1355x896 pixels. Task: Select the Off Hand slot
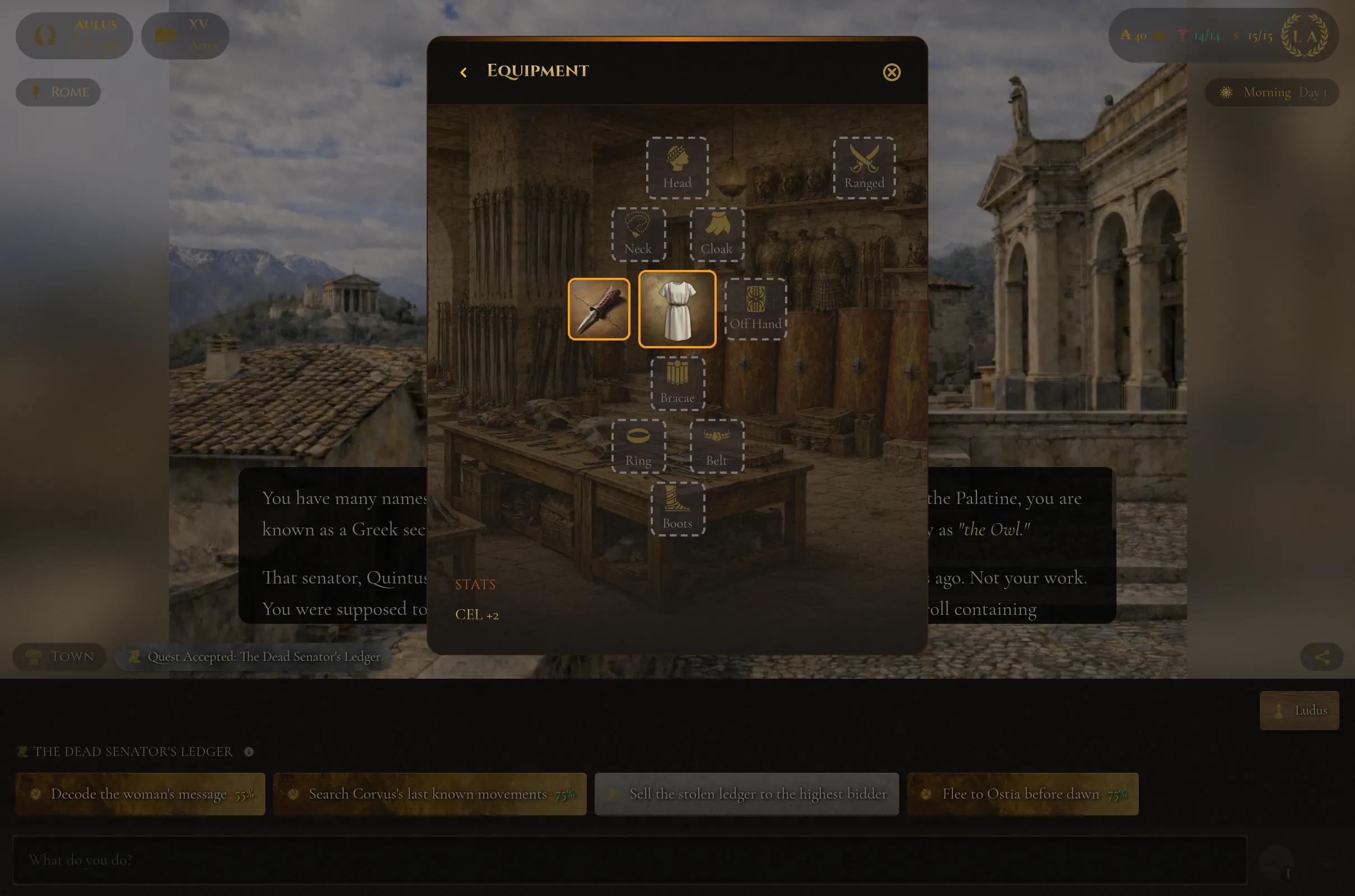755,309
